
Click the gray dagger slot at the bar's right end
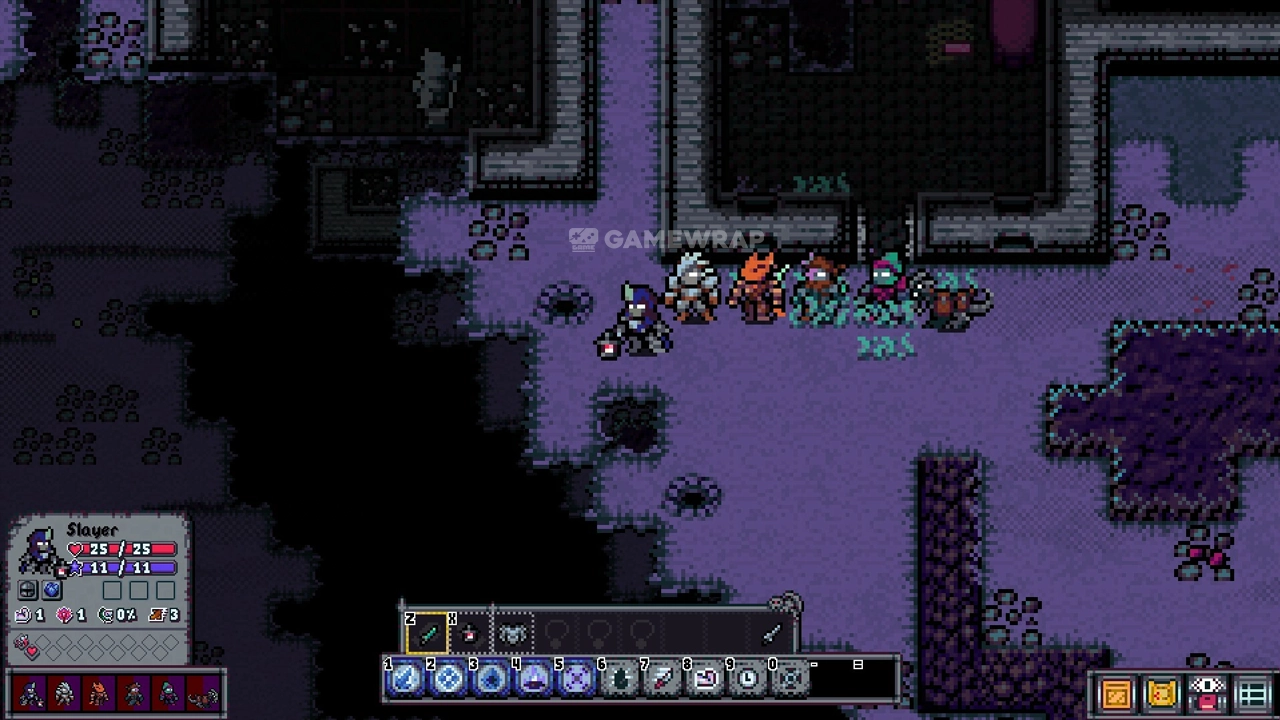tap(771, 634)
